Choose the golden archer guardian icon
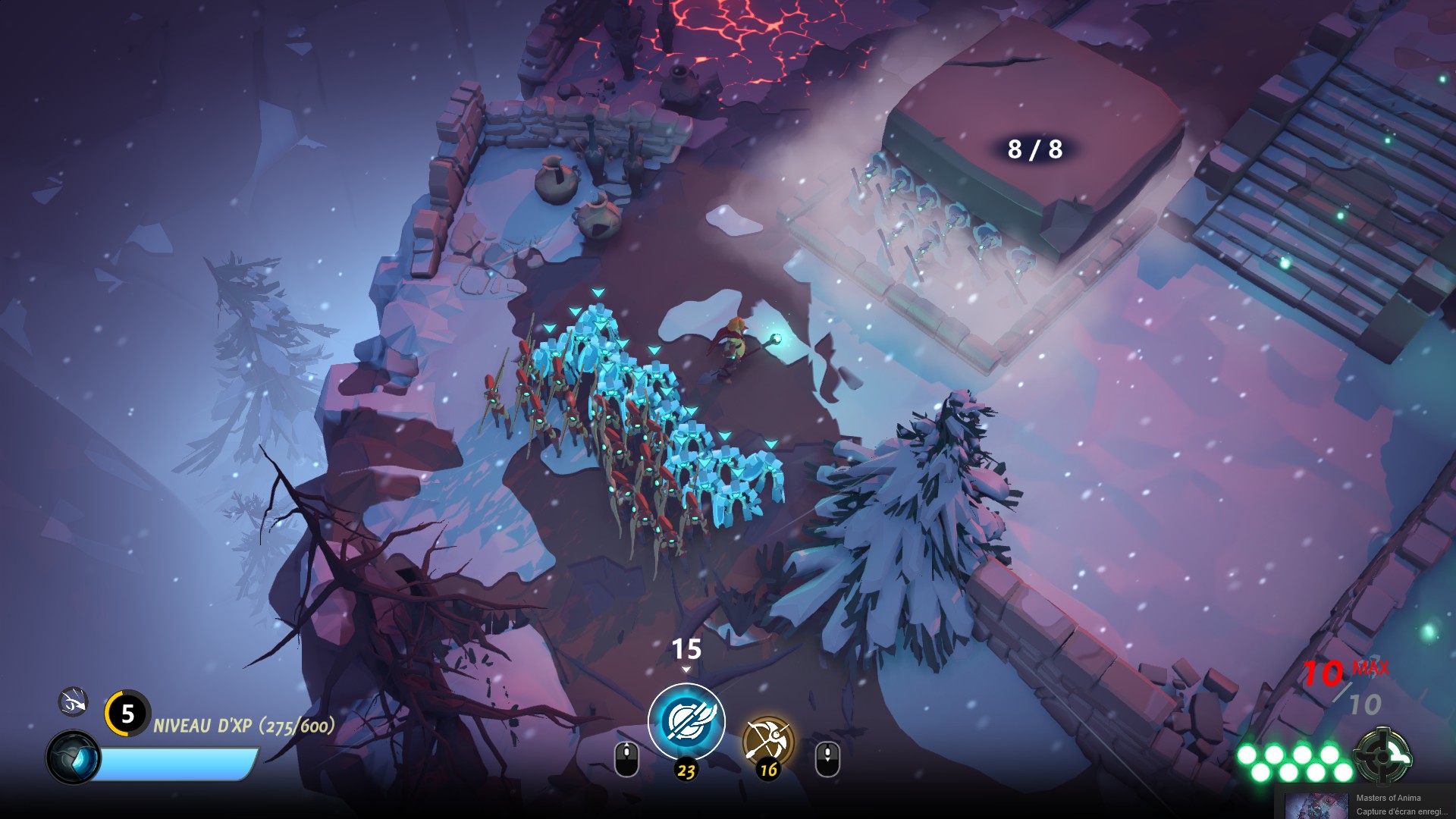Screen dimensions: 1456x819 pyautogui.click(x=767, y=741)
